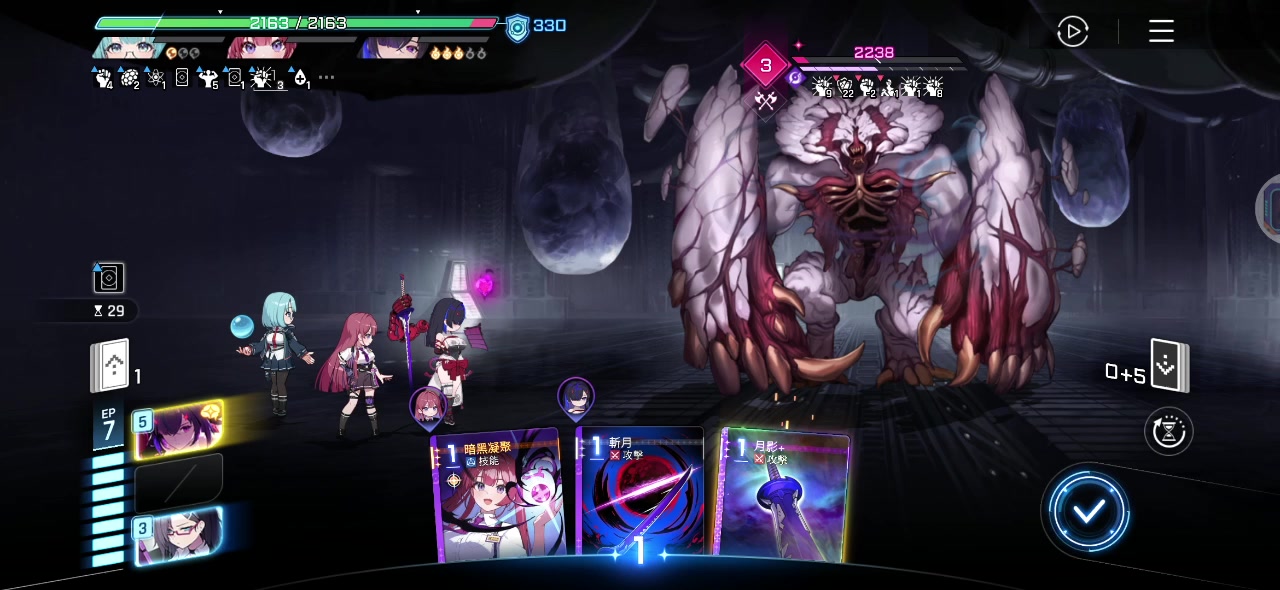Tap the card icon above the turn counter

coord(108,277)
